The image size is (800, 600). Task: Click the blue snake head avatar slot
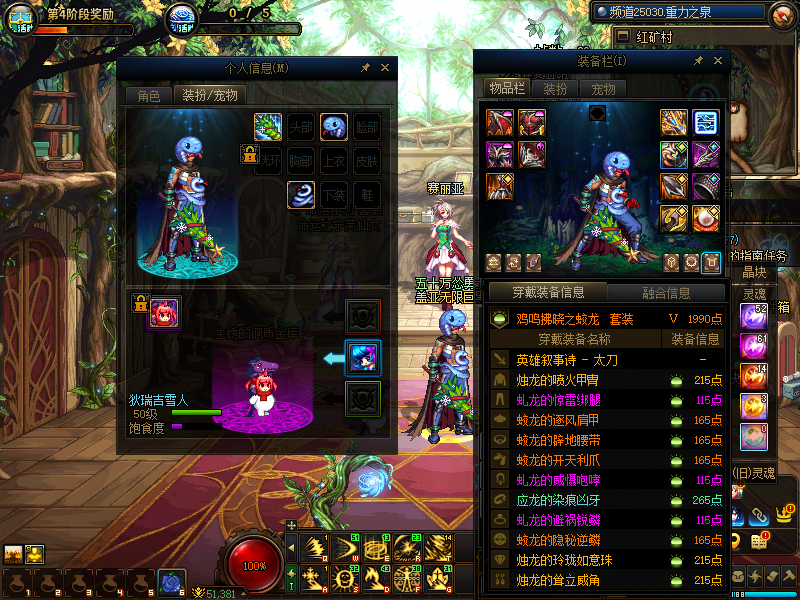point(334,127)
